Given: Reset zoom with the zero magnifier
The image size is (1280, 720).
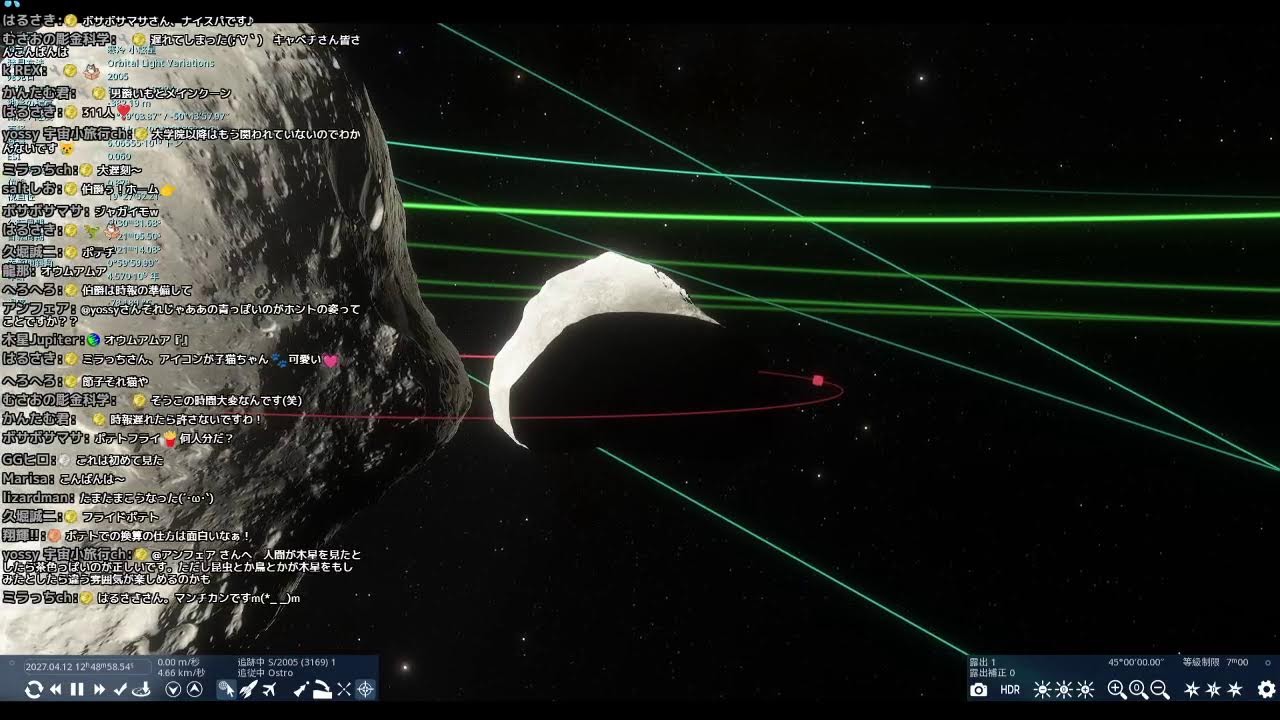Looking at the screenshot, I should [x=1138, y=689].
